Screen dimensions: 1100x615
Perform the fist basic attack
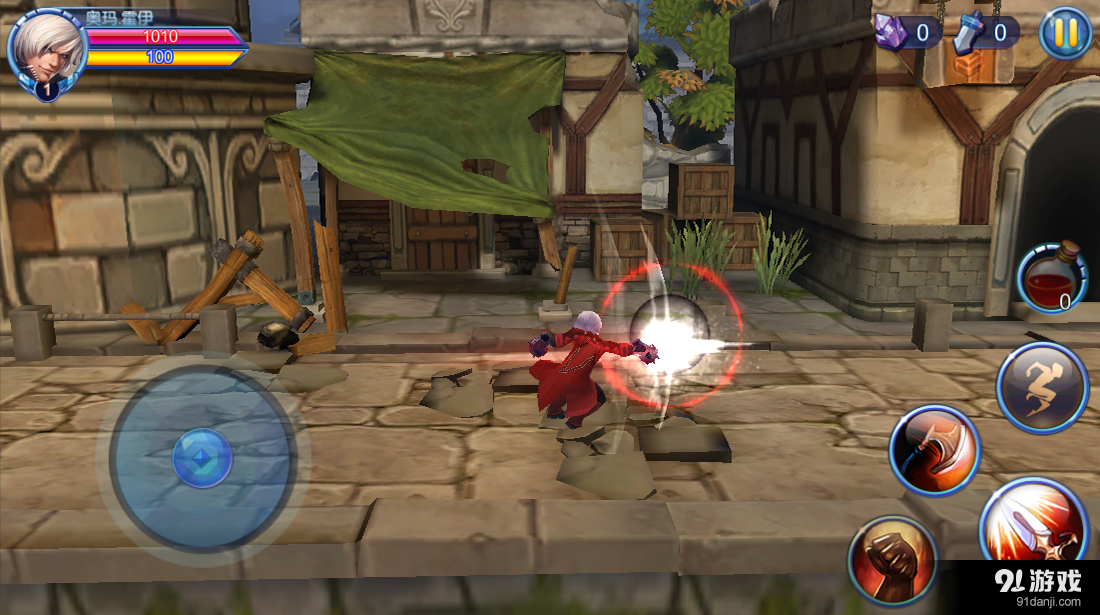click(x=893, y=561)
